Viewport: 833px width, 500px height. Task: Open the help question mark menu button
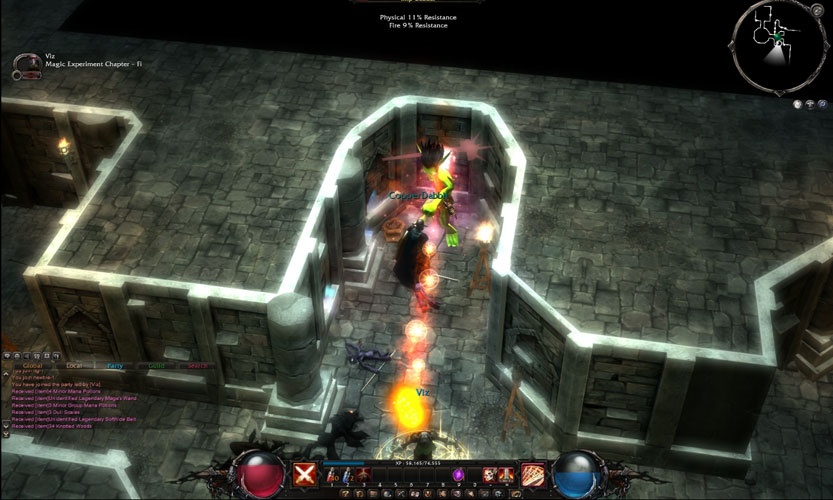(x=346, y=493)
